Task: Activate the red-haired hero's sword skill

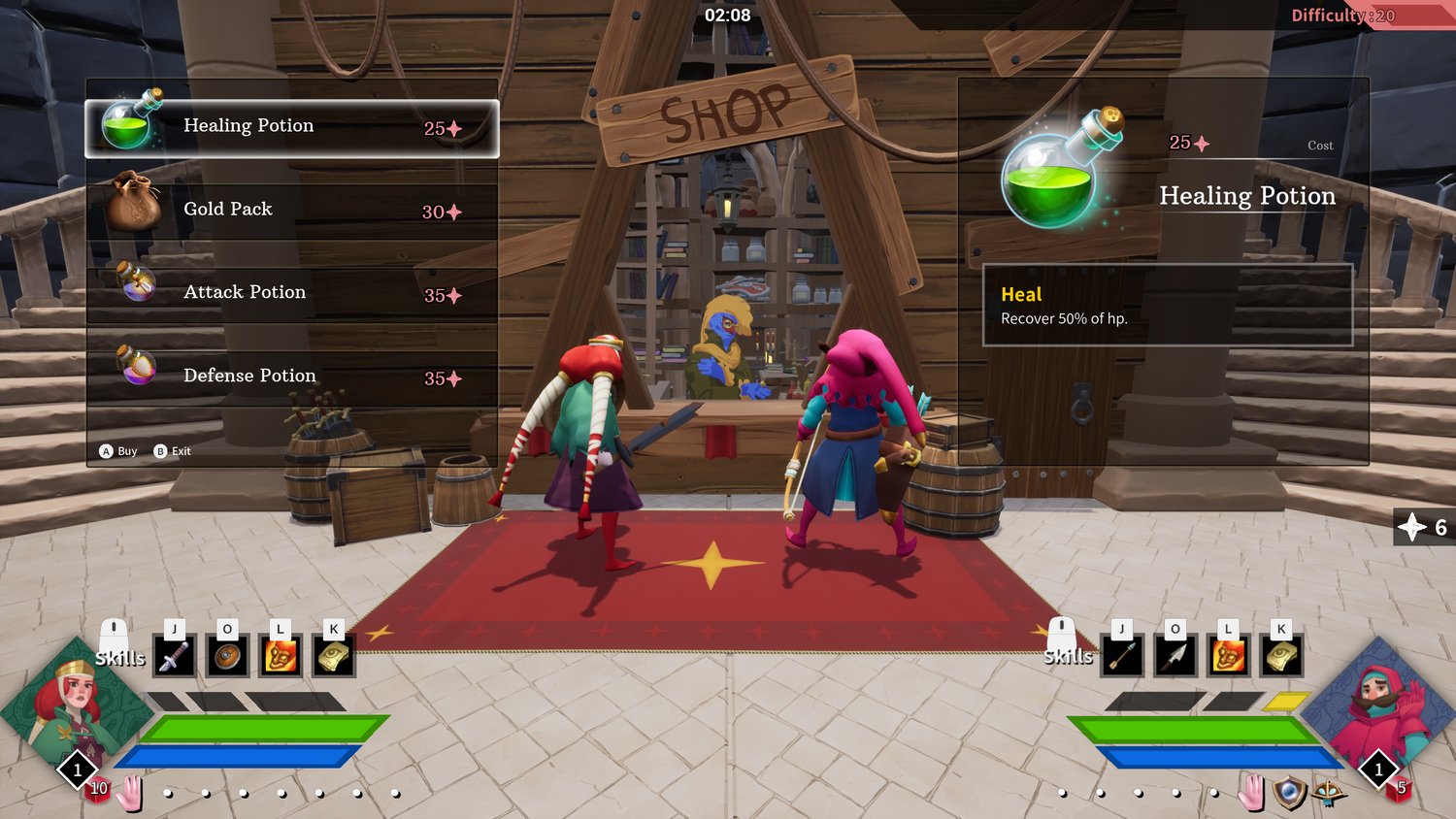Action: click(174, 657)
